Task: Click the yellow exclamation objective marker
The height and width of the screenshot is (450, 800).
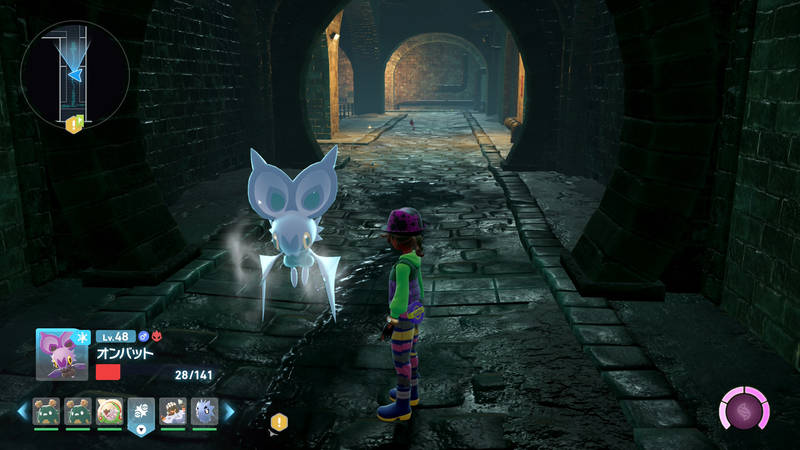Action: click(280, 422)
